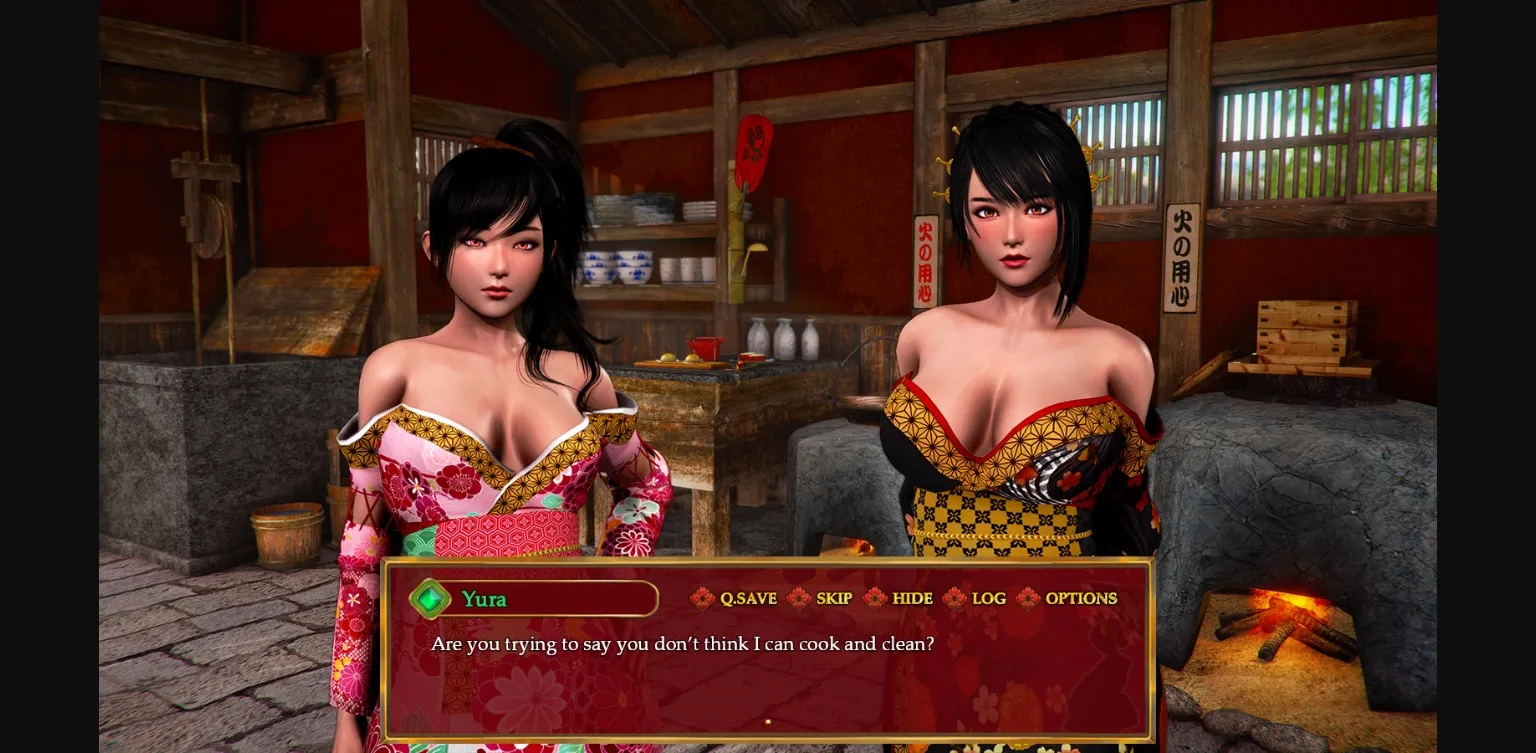This screenshot has width=1536, height=753.
Task: Click the SKIP label to fast-forward
Action: [x=834, y=598]
